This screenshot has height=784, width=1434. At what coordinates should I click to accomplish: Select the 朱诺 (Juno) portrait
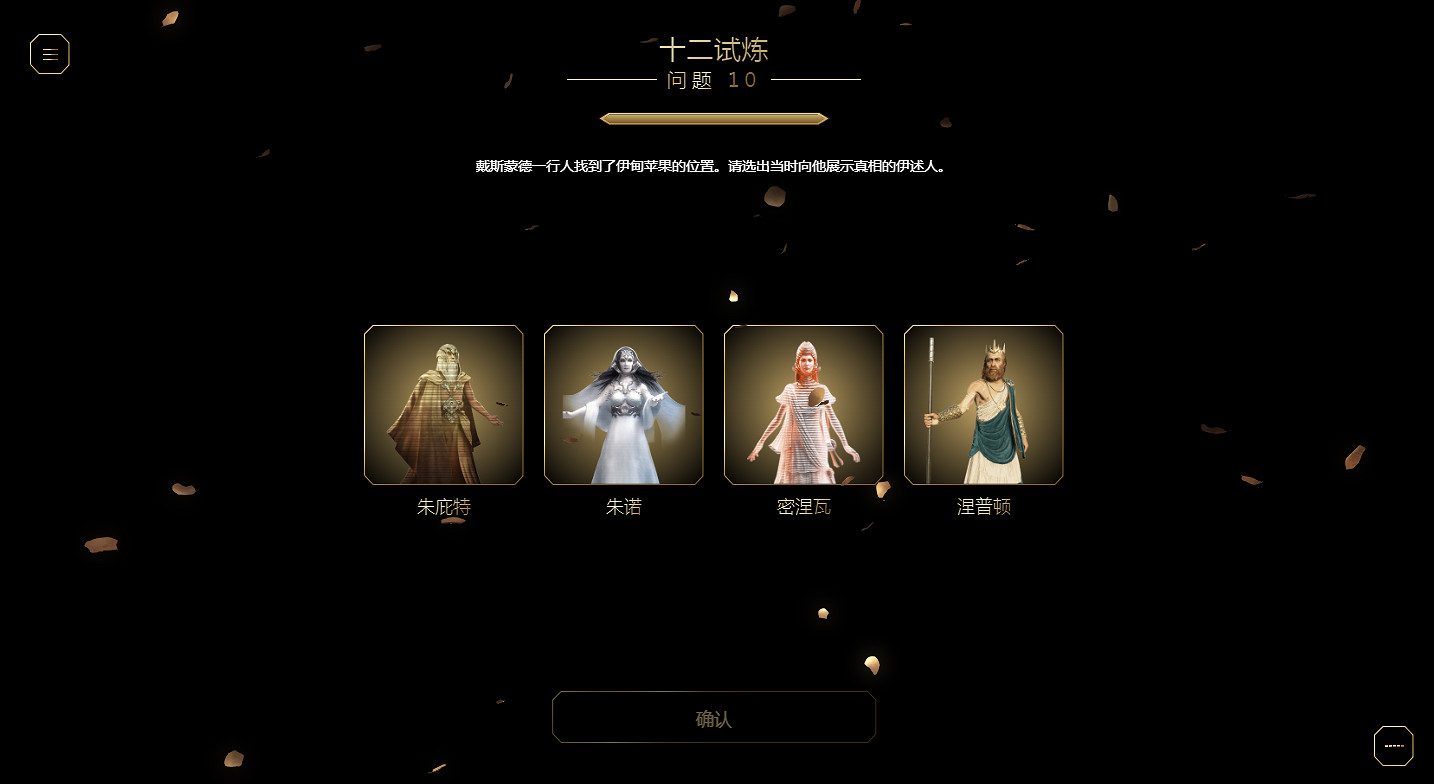(623, 404)
